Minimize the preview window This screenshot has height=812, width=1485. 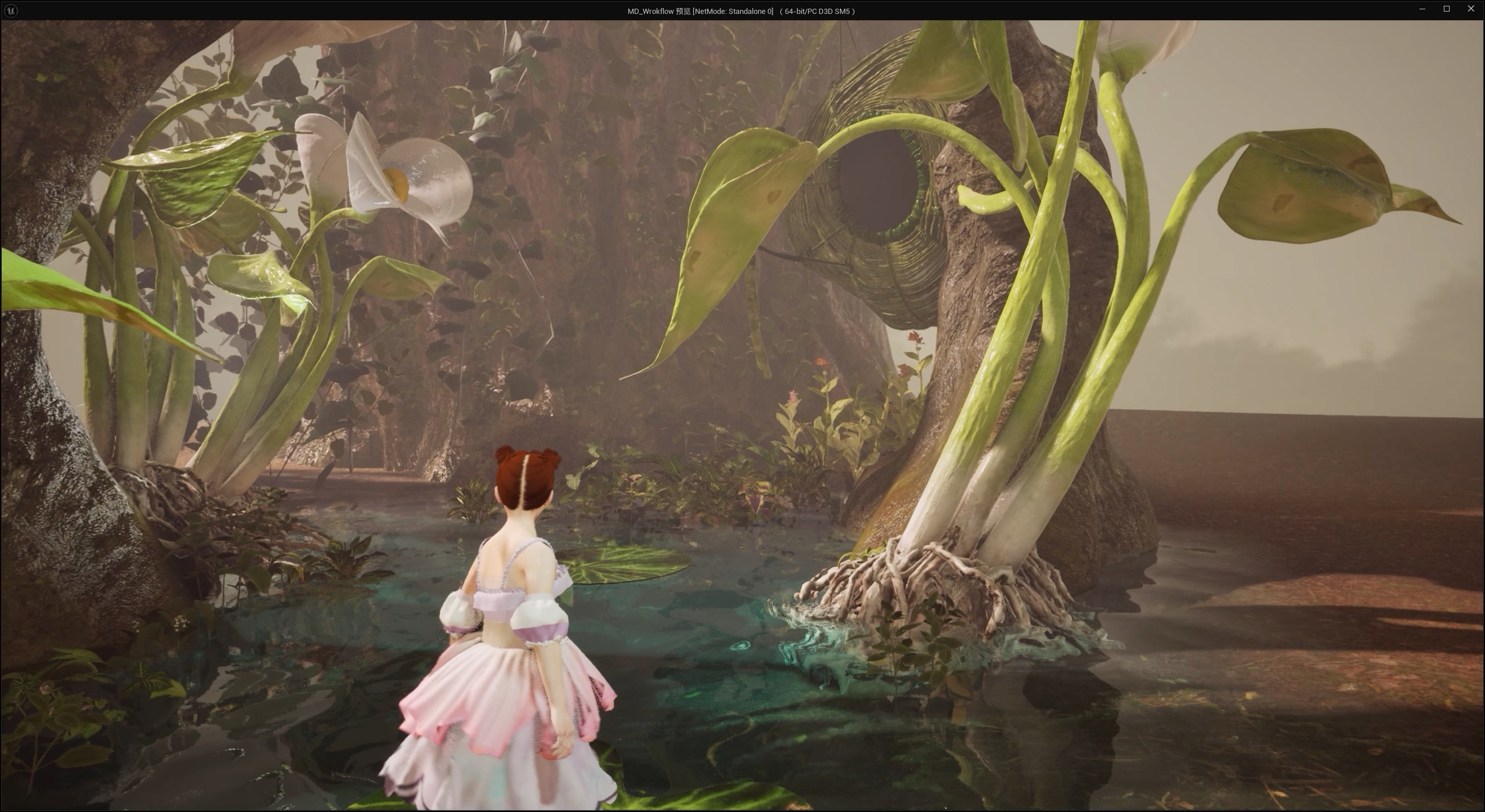tap(1422, 9)
